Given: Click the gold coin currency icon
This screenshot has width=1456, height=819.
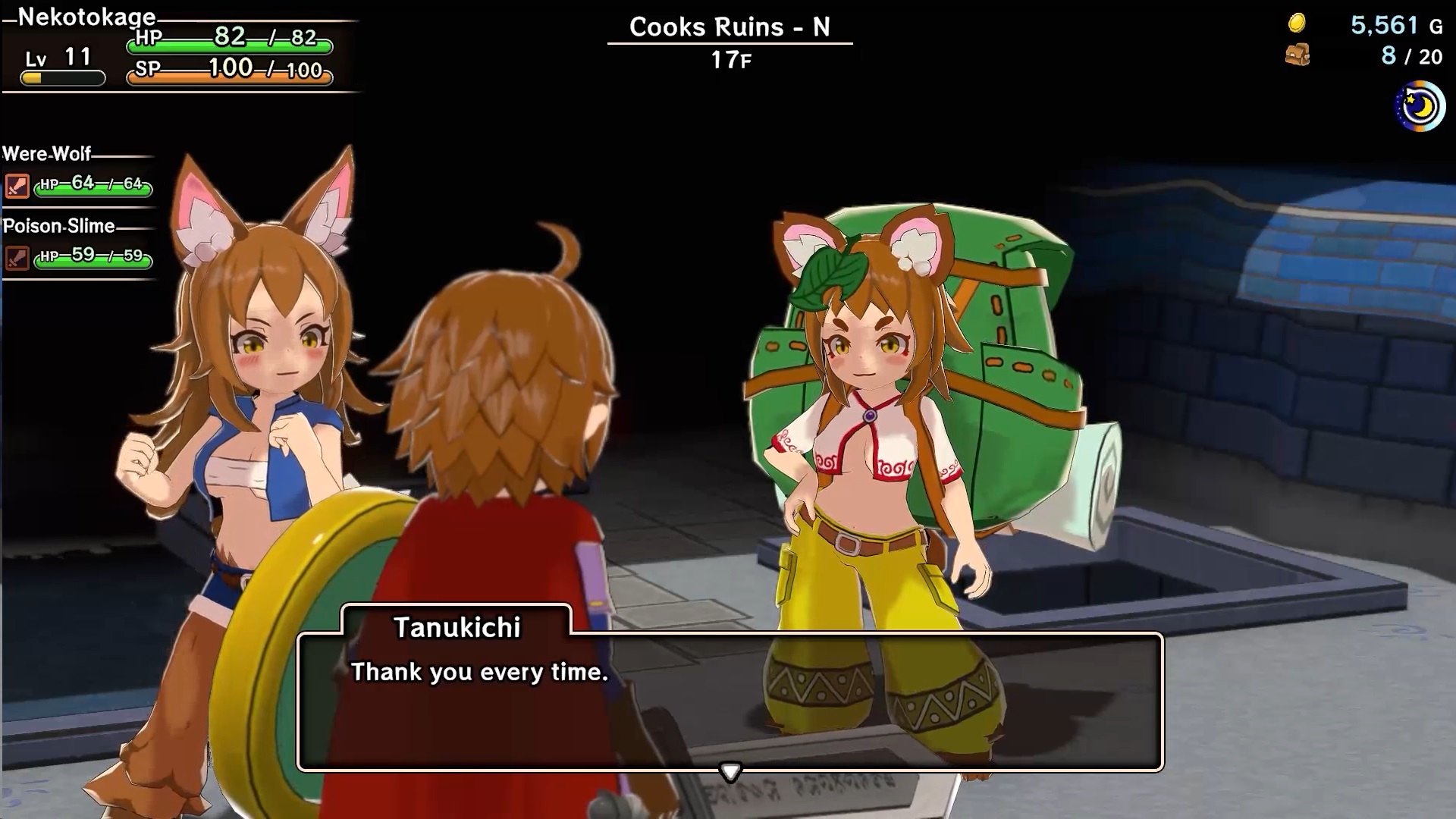Looking at the screenshot, I should click(x=1297, y=24).
